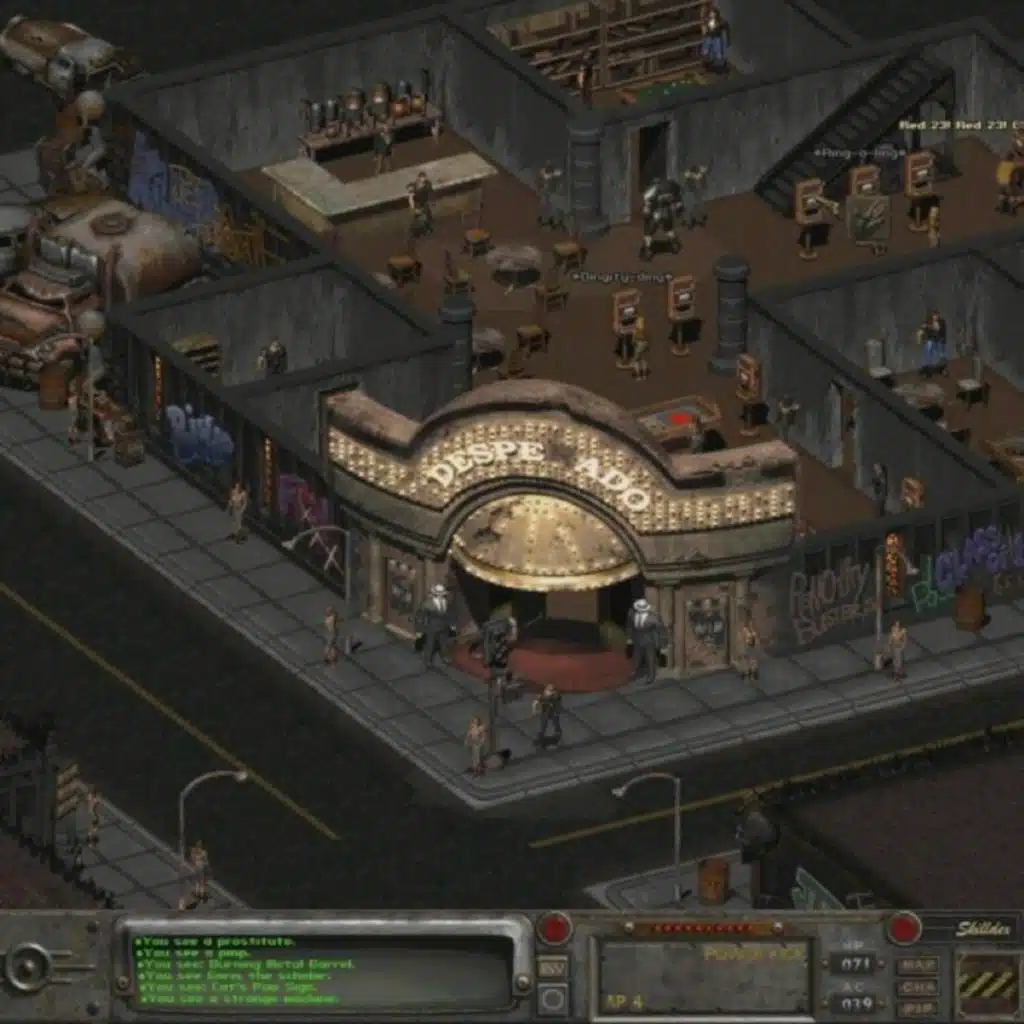Open the inventory with the INV button

553,967
